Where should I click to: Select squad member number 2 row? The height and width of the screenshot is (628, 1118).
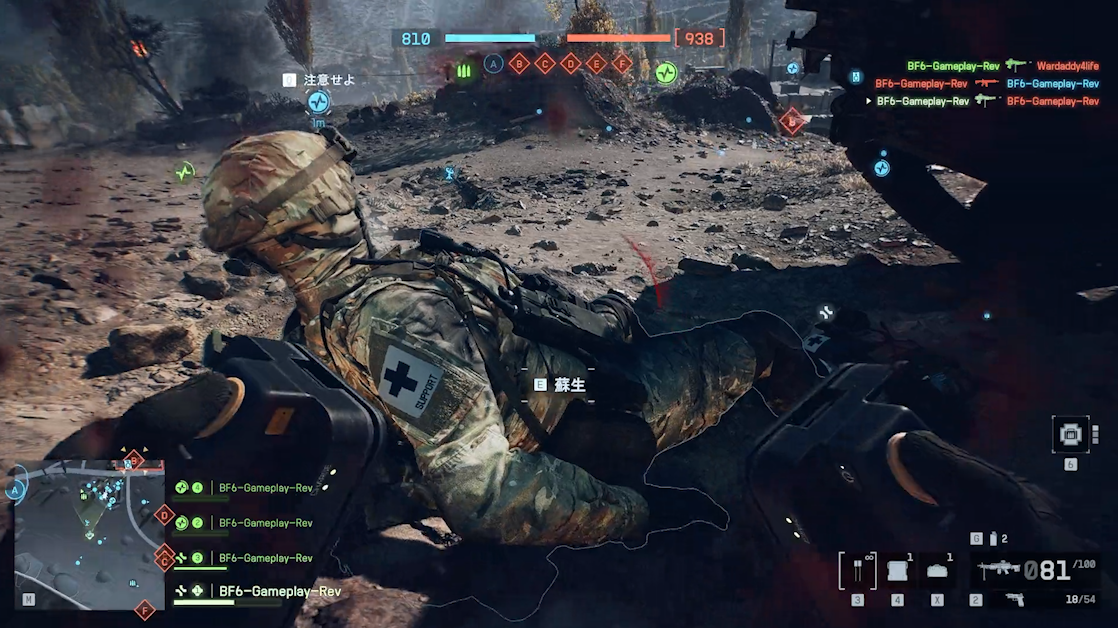(x=245, y=523)
